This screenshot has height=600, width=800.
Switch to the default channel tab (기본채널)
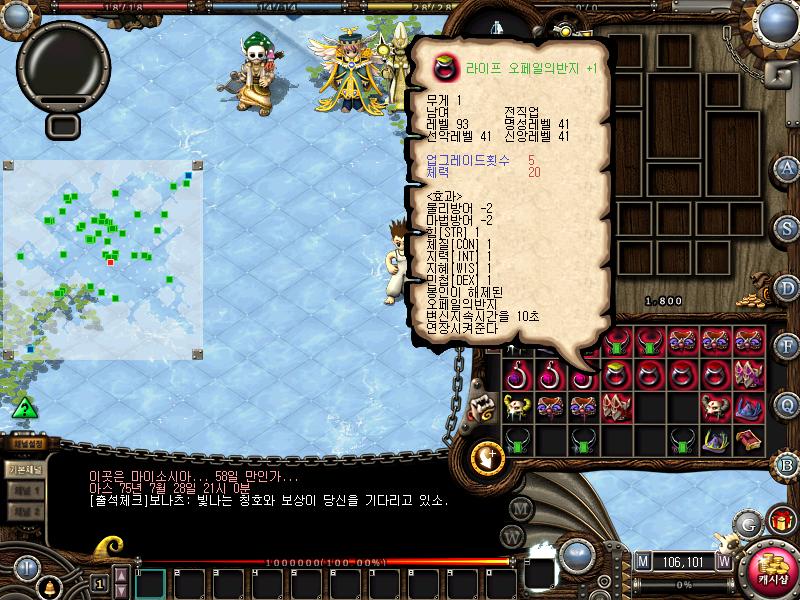coord(24,468)
